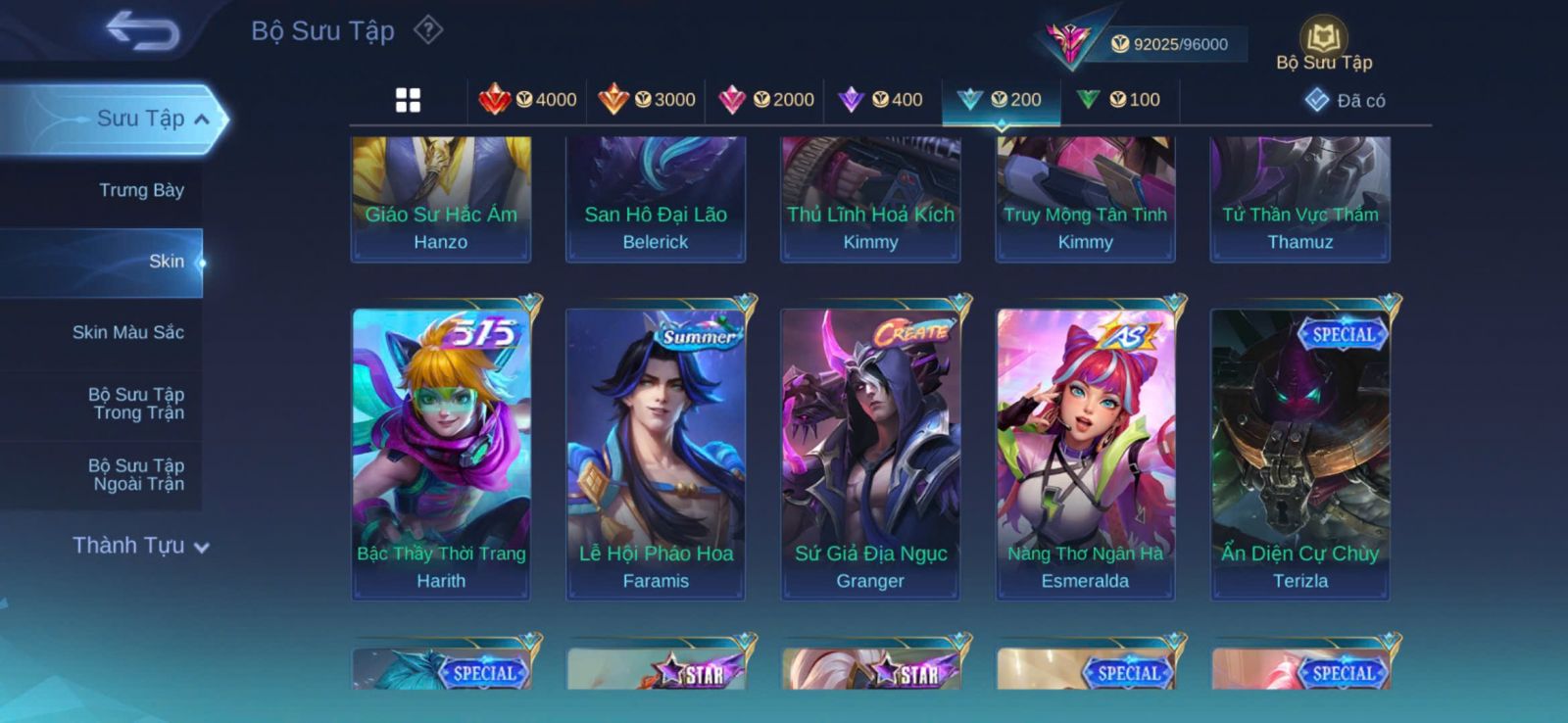Open the Trưng Bày menu entry
Screen dimensions: 1568x723
[141, 190]
